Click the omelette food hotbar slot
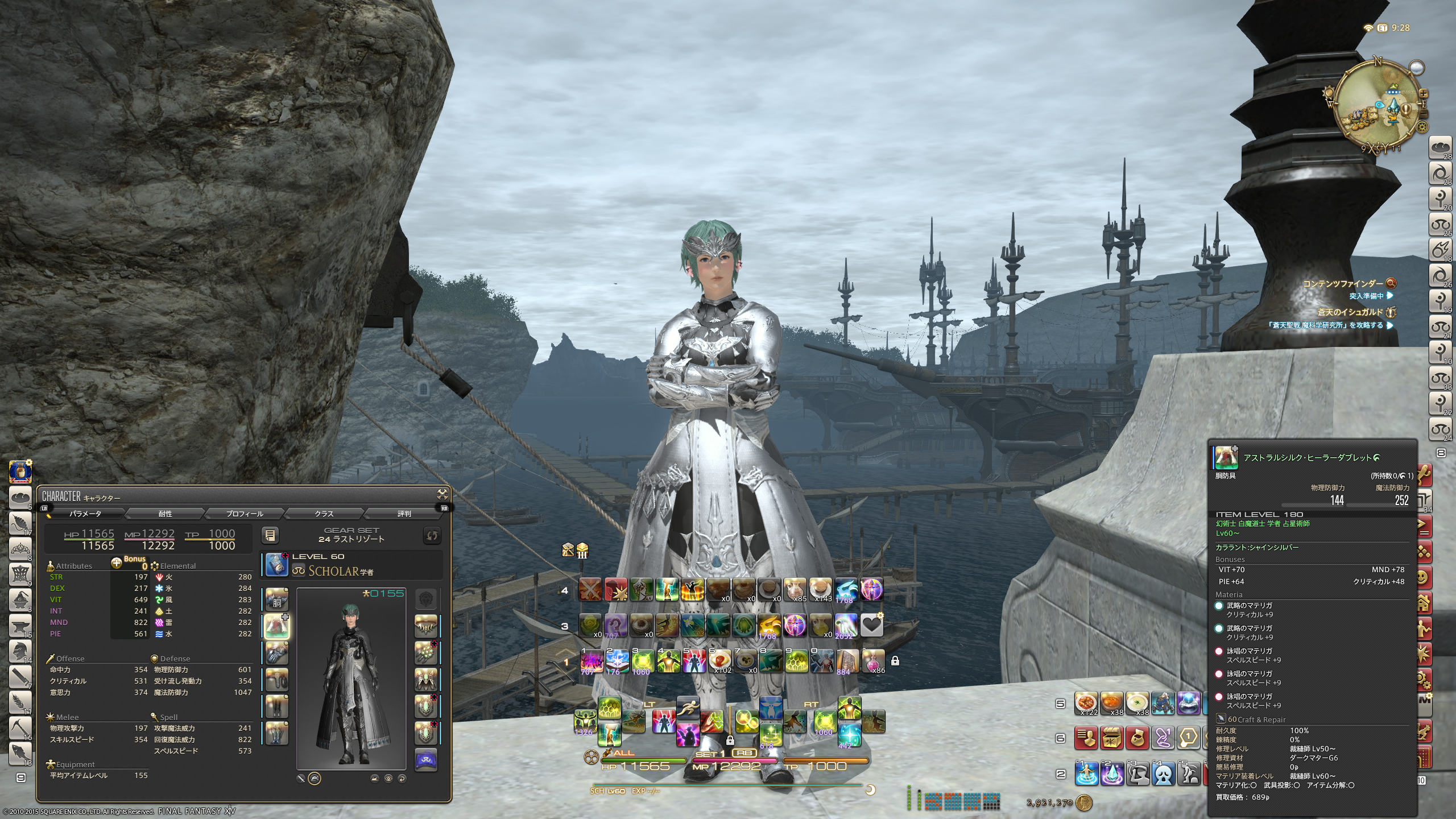The image size is (1456, 819). (x=719, y=660)
